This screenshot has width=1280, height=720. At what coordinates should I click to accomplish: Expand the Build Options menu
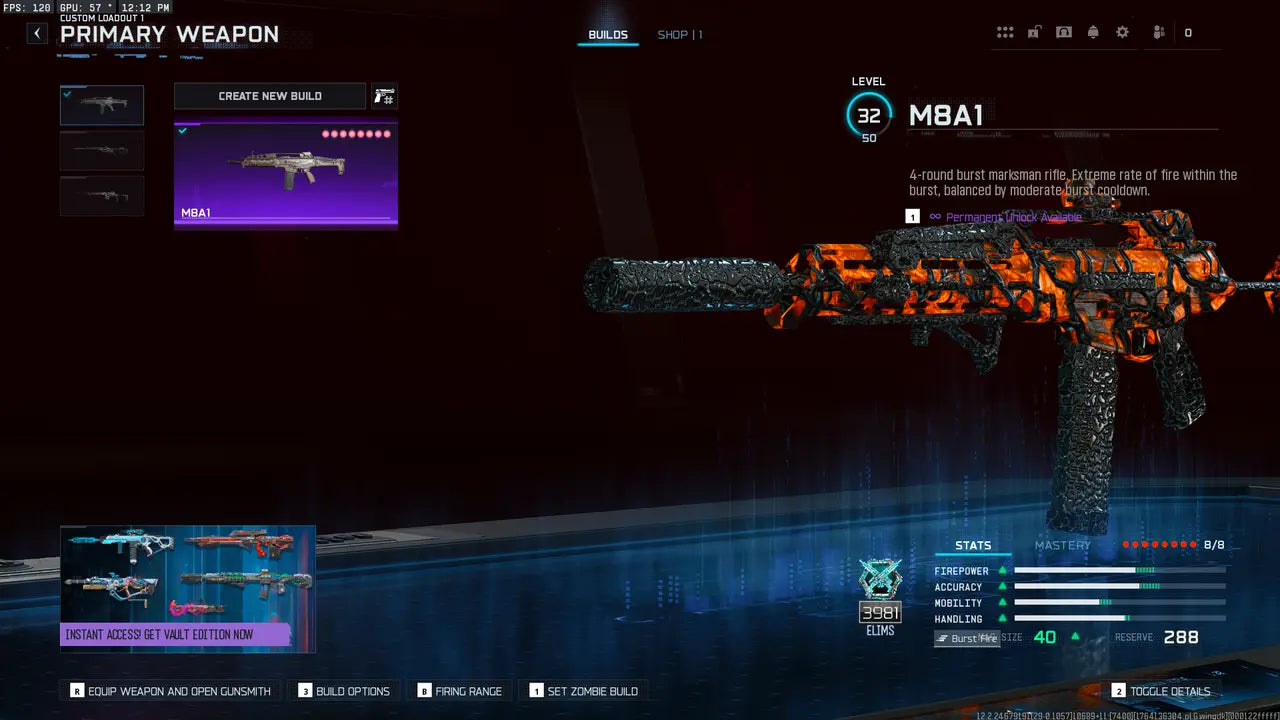pos(343,690)
